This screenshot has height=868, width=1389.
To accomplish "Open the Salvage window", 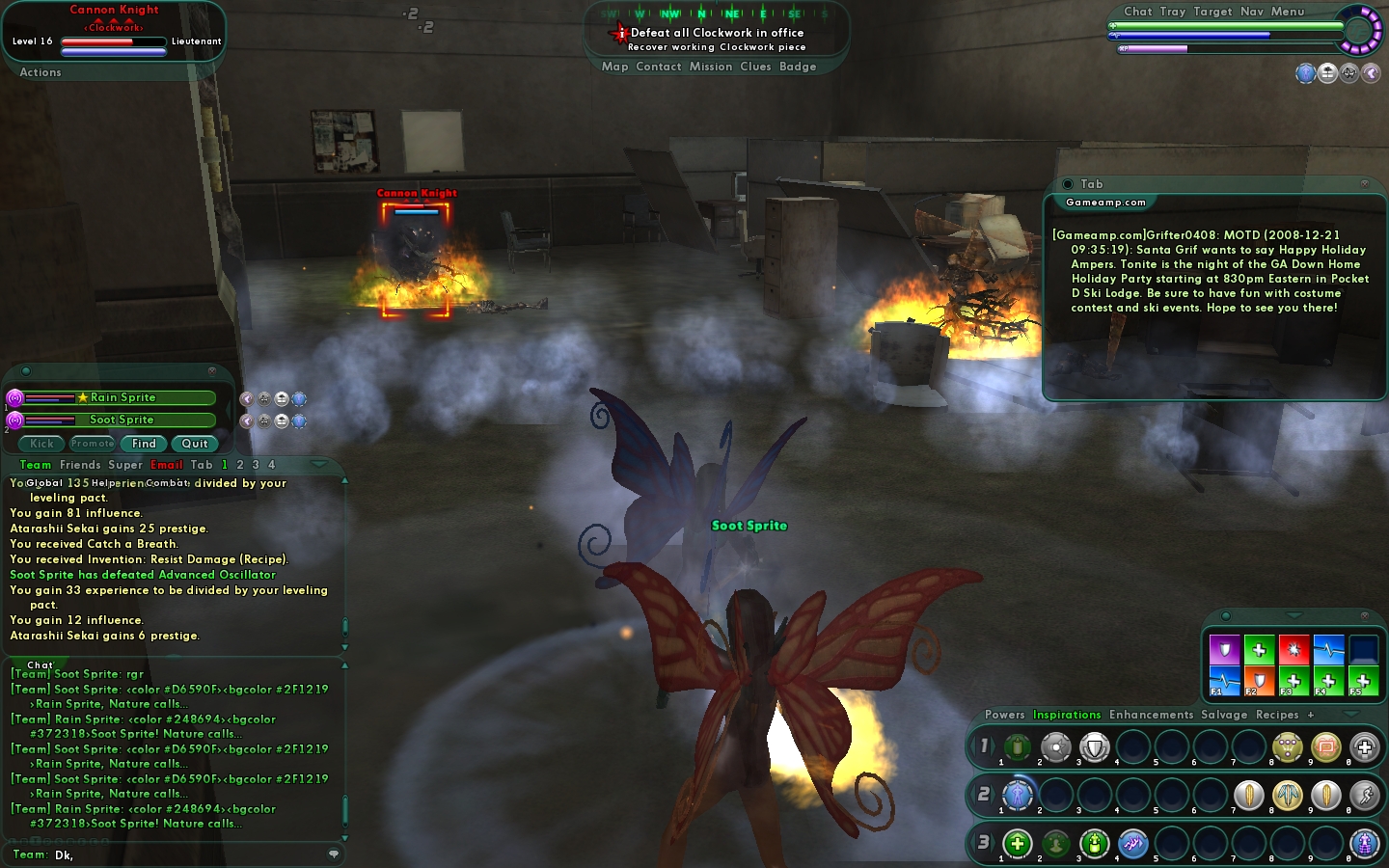I will tap(1224, 715).
